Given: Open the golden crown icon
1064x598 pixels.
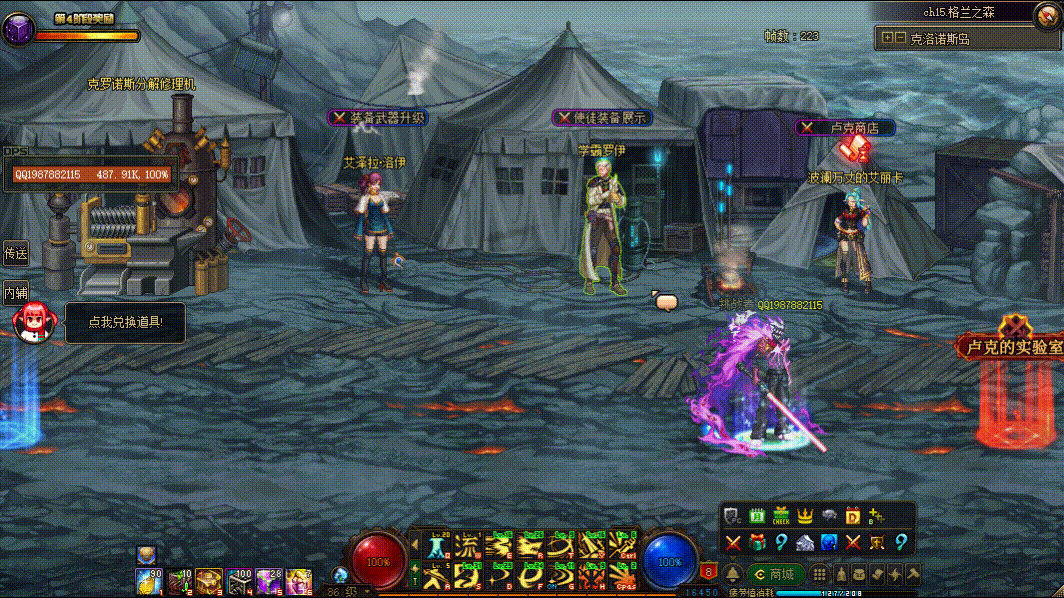Looking at the screenshot, I should [805, 516].
